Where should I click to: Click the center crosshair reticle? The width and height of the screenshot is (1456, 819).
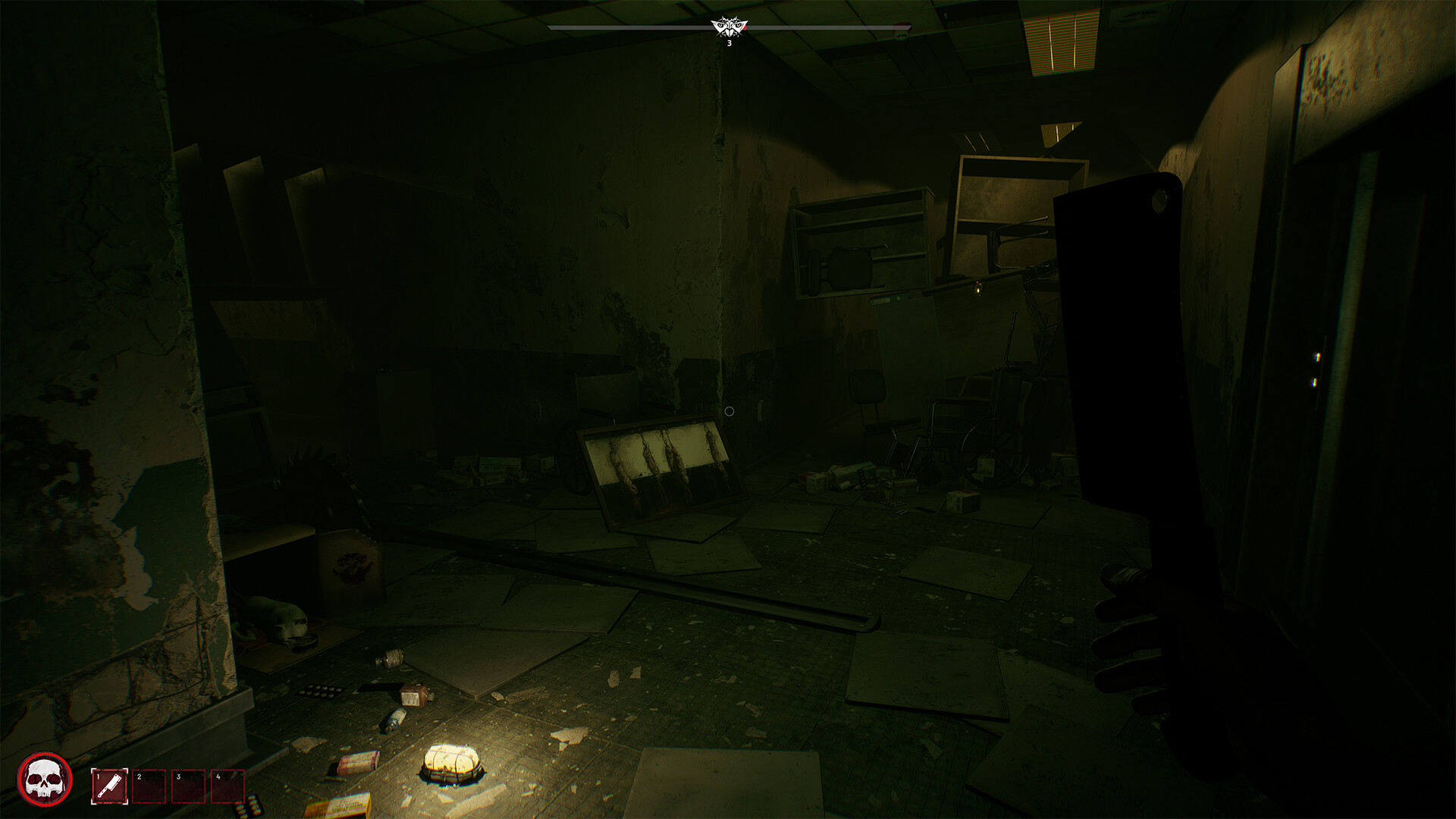pyautogui.click(x=730, y=409)
